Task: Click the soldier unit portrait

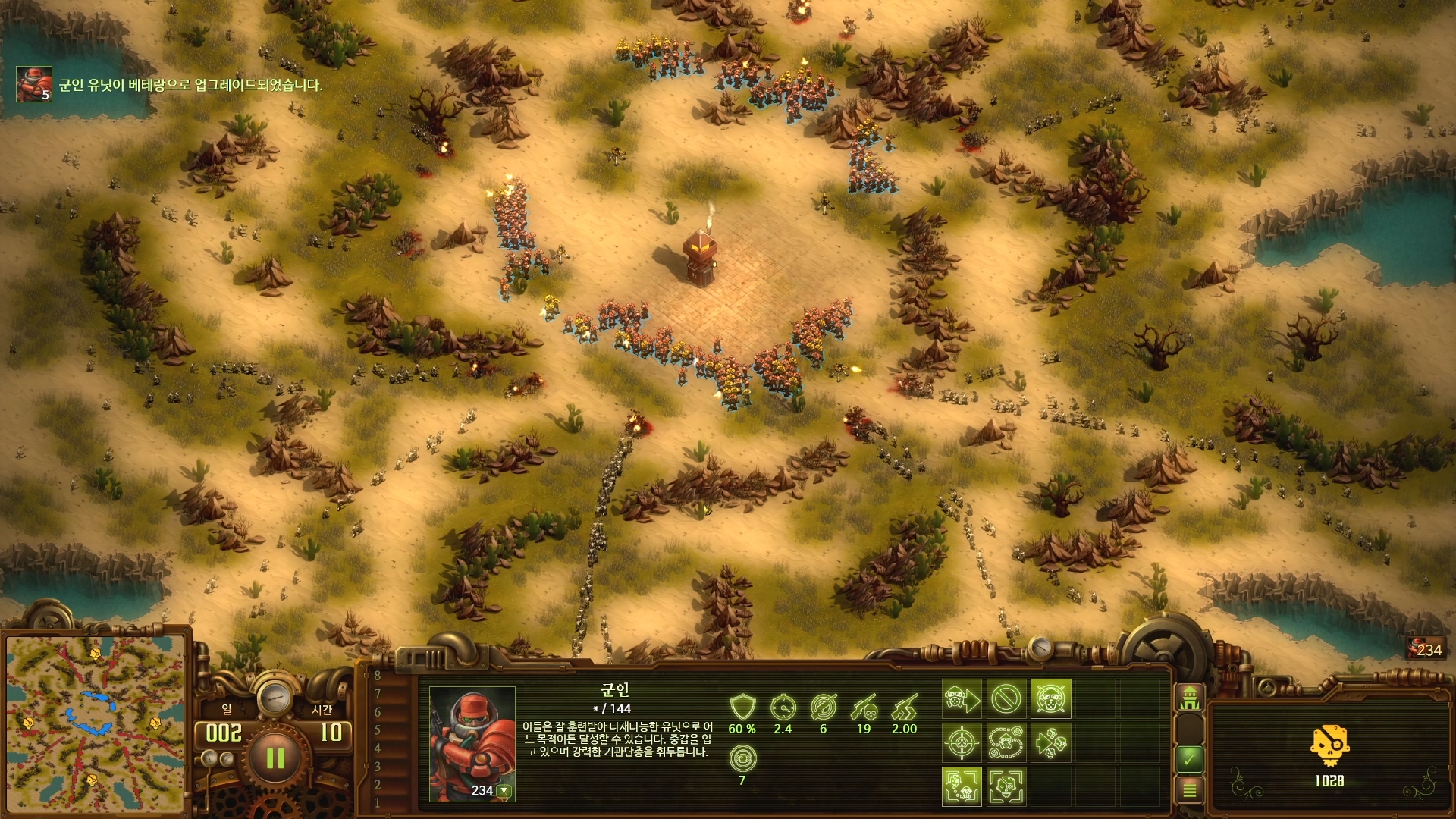Action: point(472,739)
